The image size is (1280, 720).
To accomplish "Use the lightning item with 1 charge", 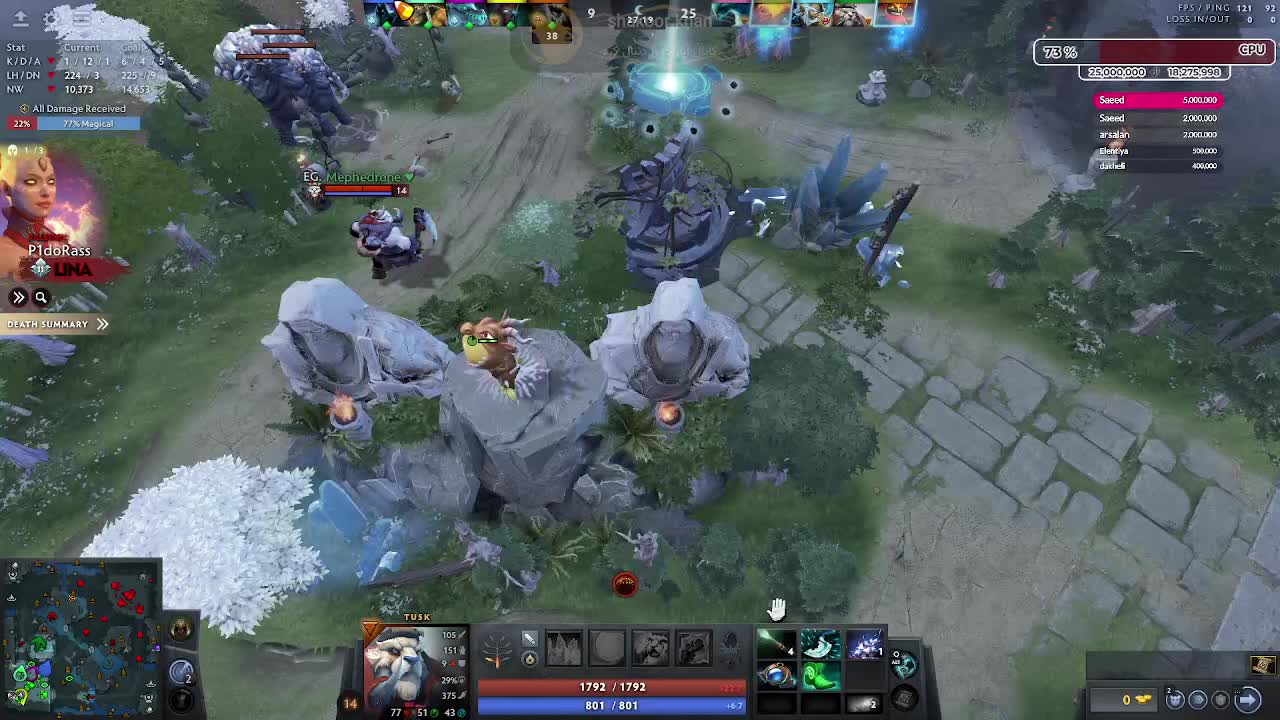I will [x=864, y=645].
